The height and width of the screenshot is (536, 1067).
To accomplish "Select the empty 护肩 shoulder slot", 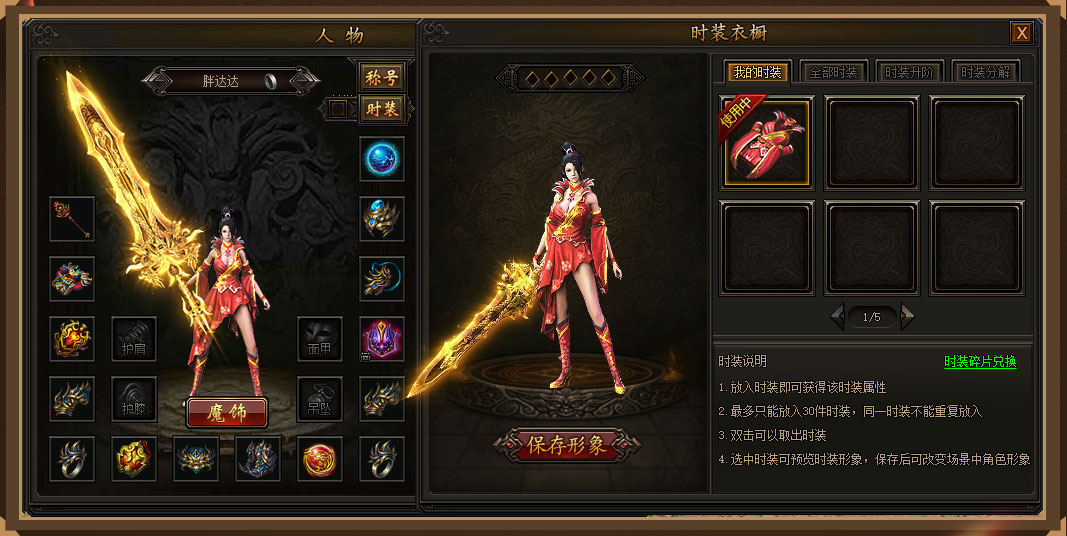I will coord(133,339).
